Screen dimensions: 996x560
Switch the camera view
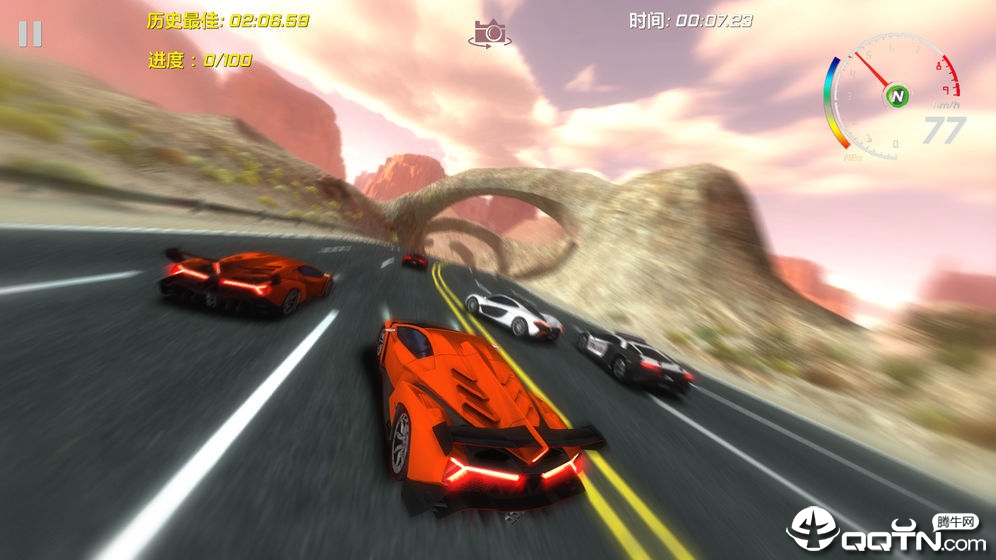(x=489, y=33)
